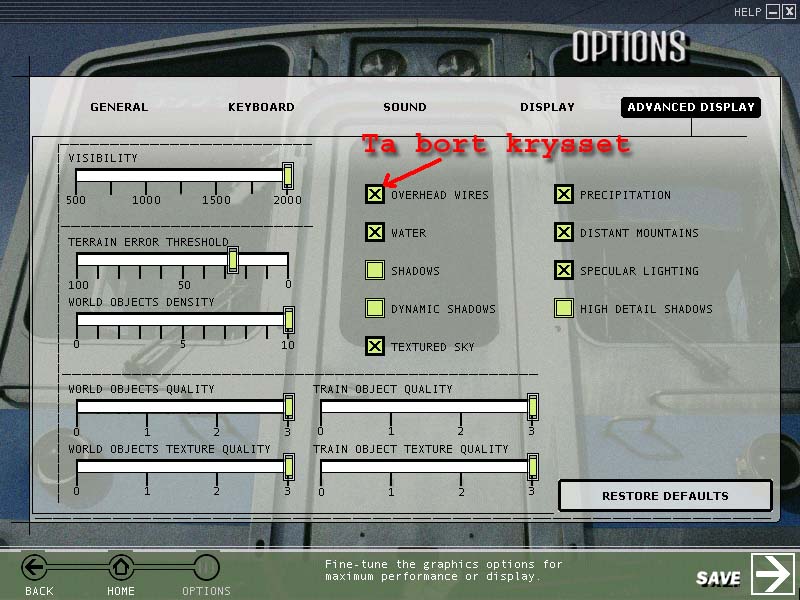Viewport: 800px width, 600px height.
Task: Select the Sound tab
Action: [404, 107]
